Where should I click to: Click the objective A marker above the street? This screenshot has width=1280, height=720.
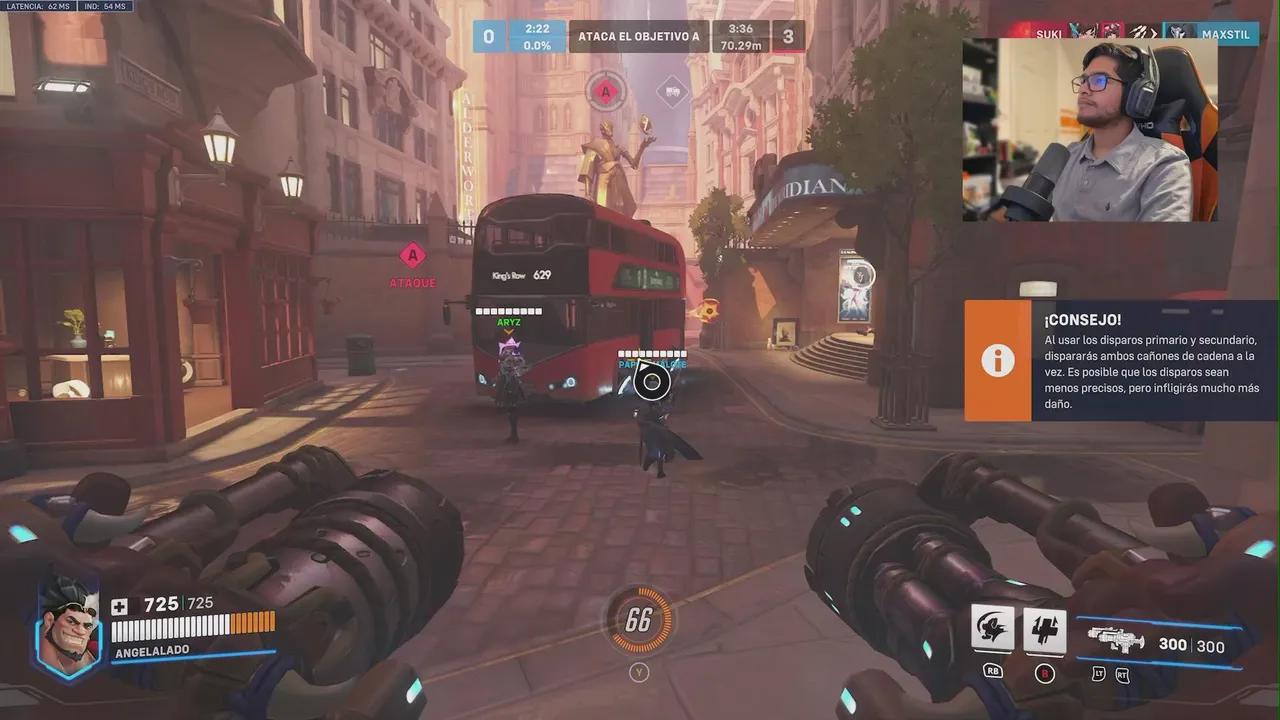(x=603, y=91)
